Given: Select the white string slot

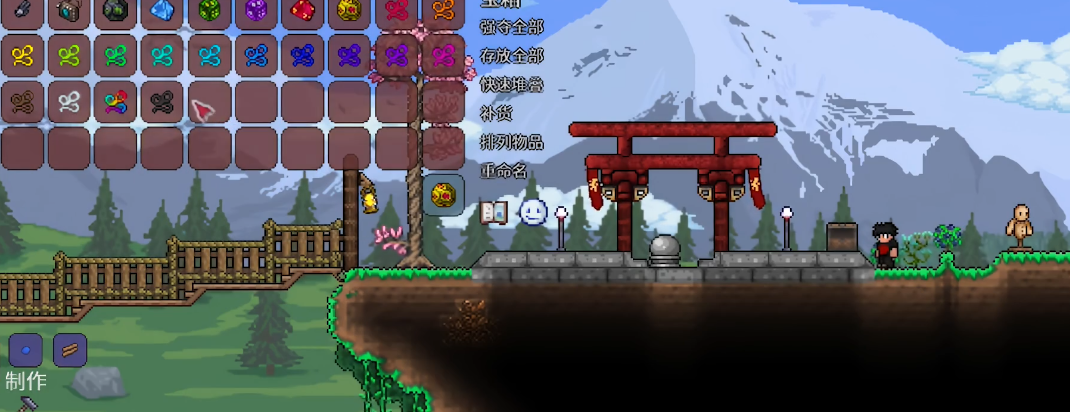Looking at the screenshot, I should click(x=69, y=101).
